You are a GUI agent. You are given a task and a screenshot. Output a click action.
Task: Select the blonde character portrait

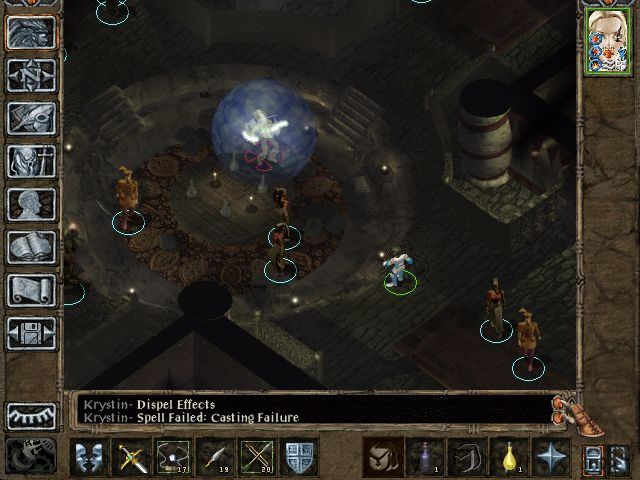coord(607,42)
